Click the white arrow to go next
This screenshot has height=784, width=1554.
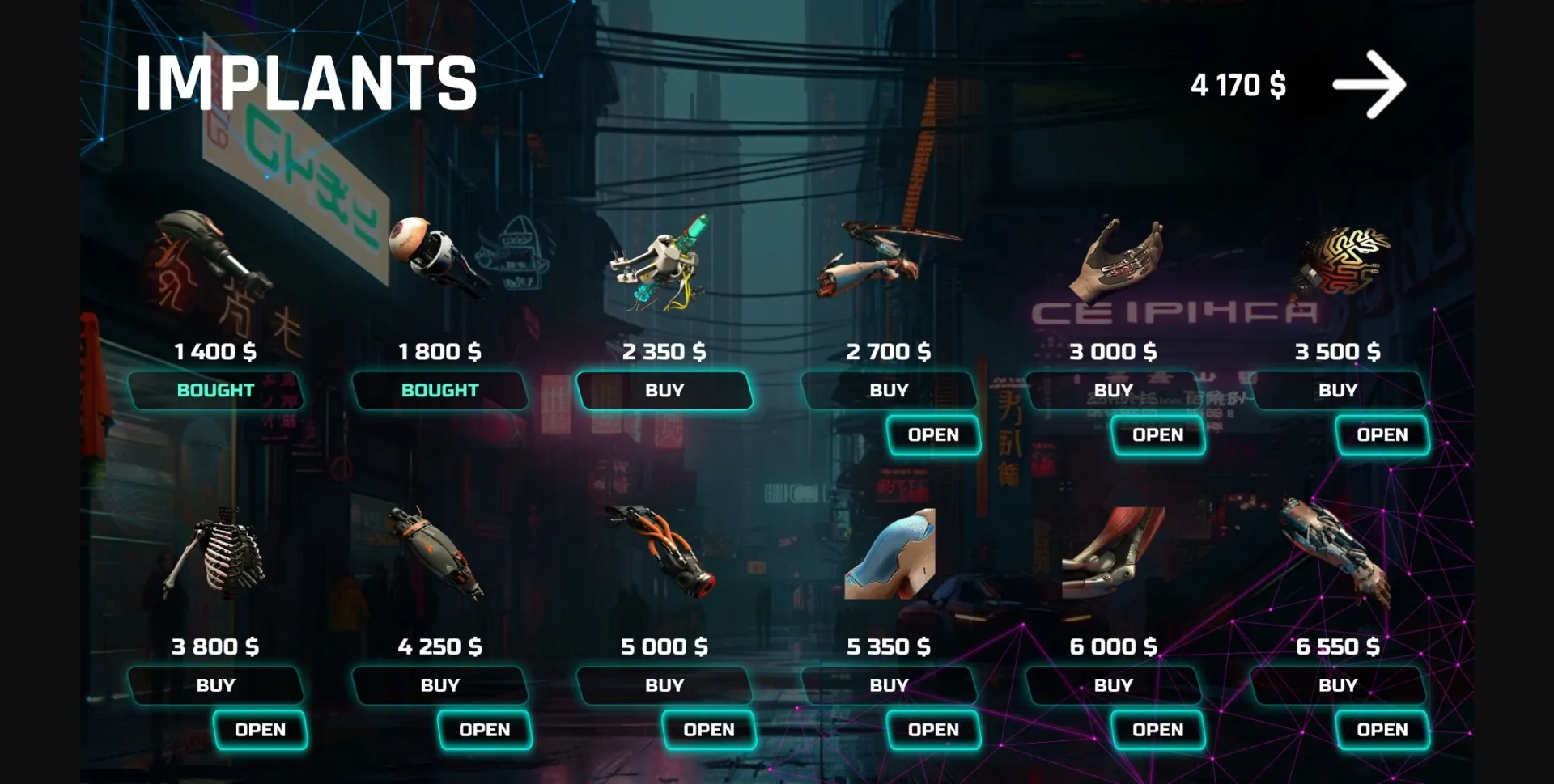point(1369,85)
